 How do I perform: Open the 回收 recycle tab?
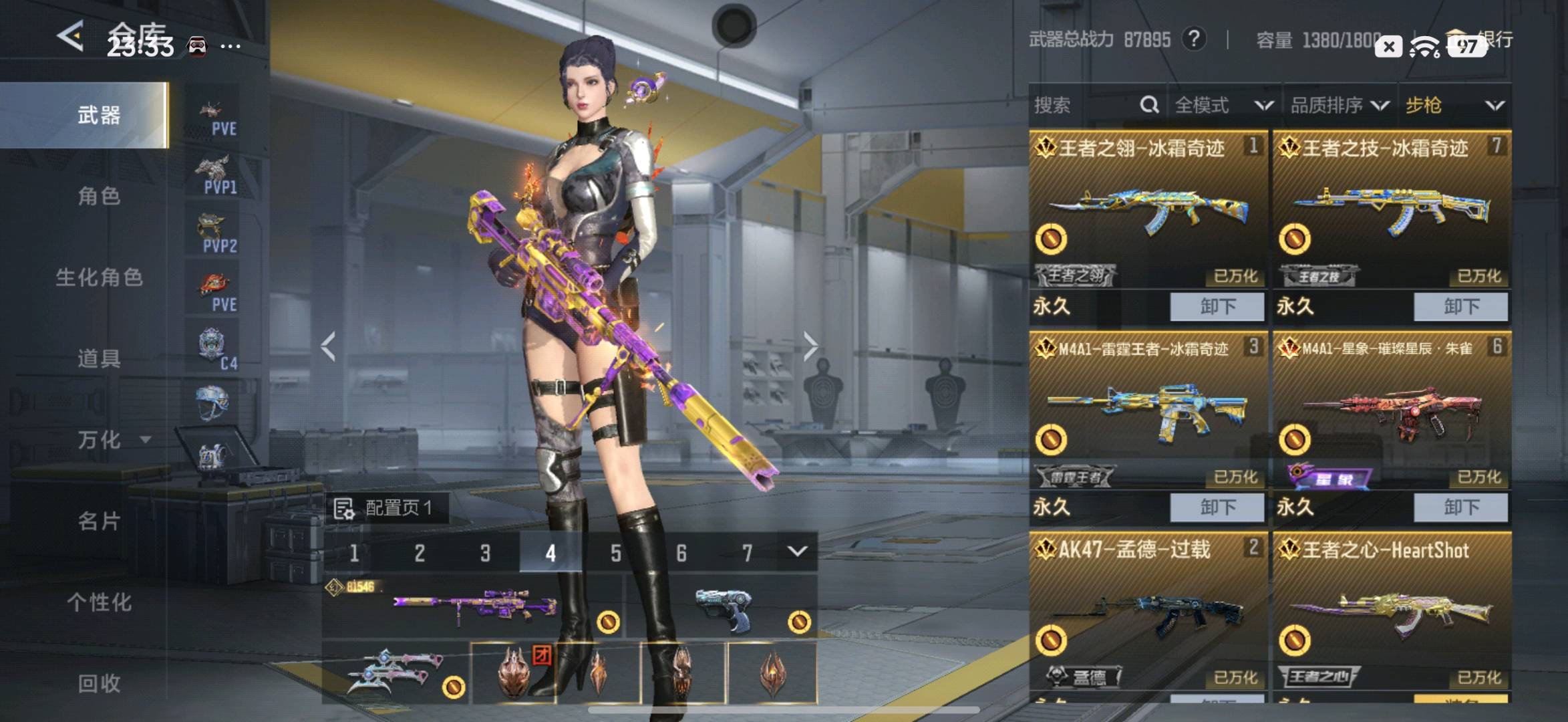coord(99,683)
